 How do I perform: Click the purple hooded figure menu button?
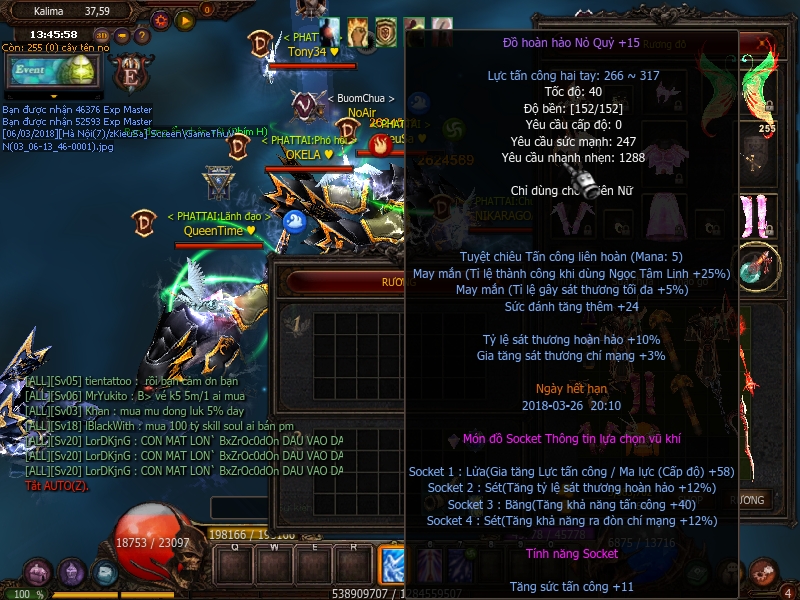(71, 572)
